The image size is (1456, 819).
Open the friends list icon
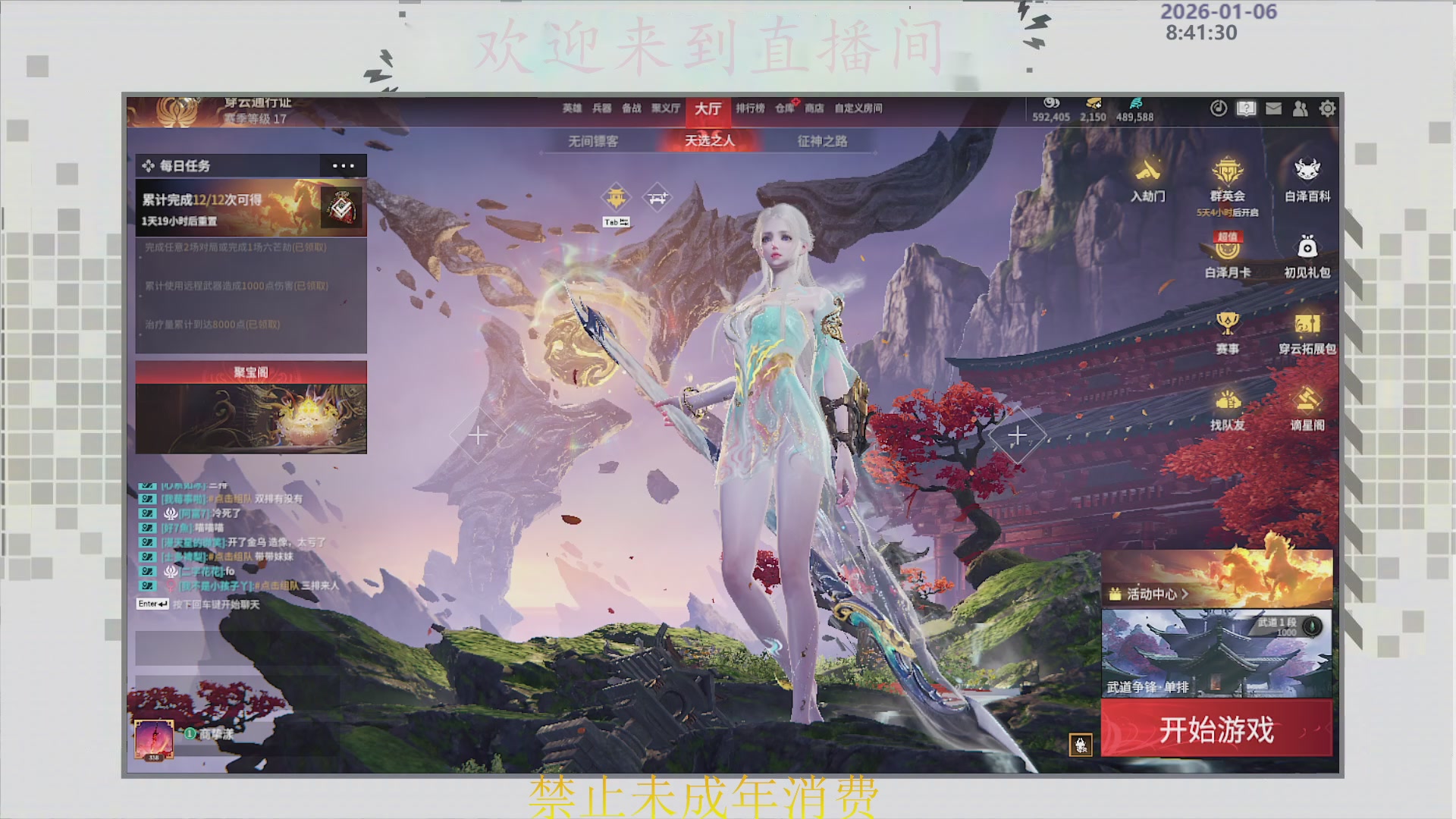coord(1300,108)
